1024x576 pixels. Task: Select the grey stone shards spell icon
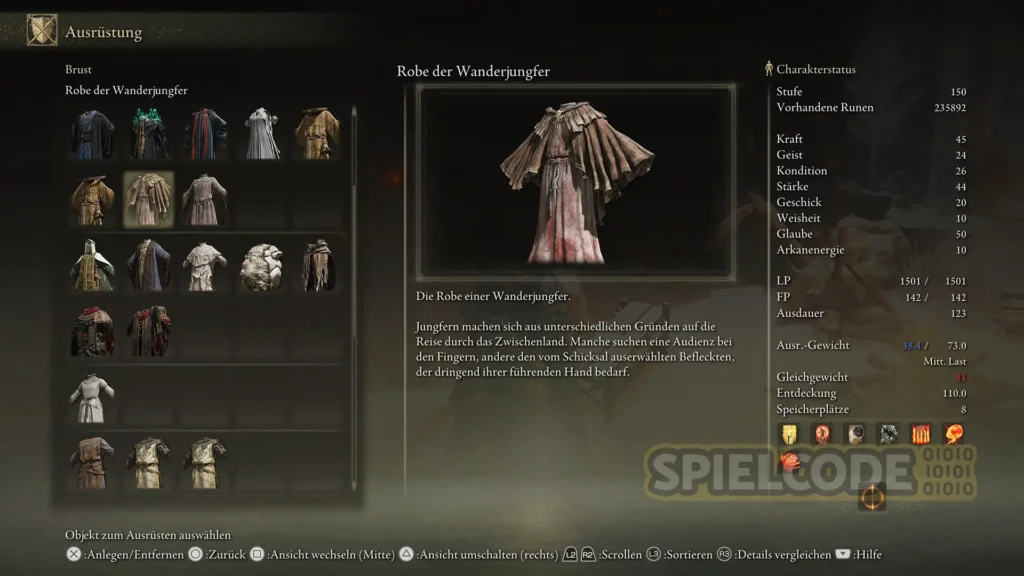[888, 434]
